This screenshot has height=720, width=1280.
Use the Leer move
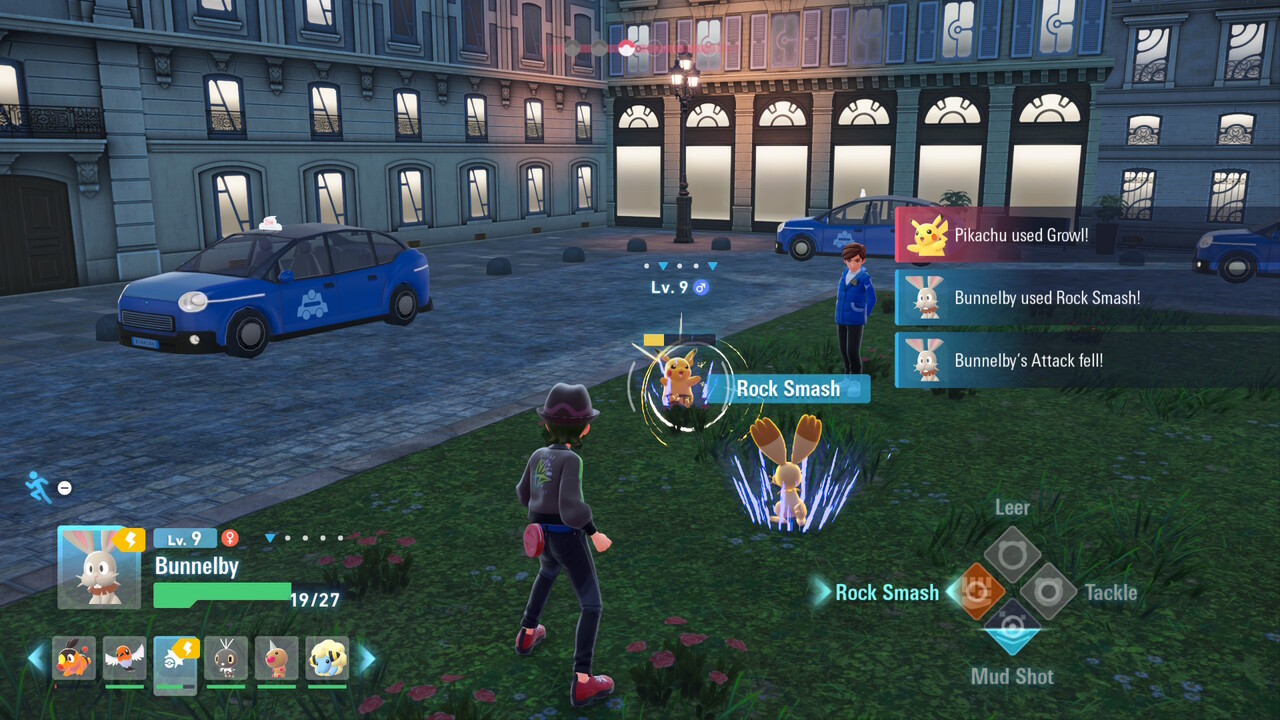pyautogui.click(x=1012, y=555)
